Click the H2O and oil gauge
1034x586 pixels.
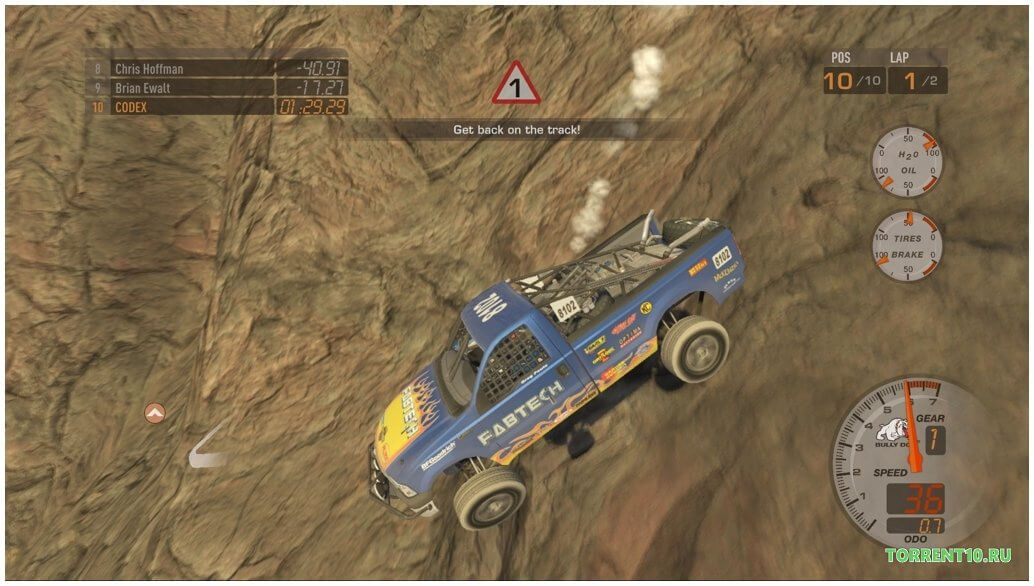(907, 161)
